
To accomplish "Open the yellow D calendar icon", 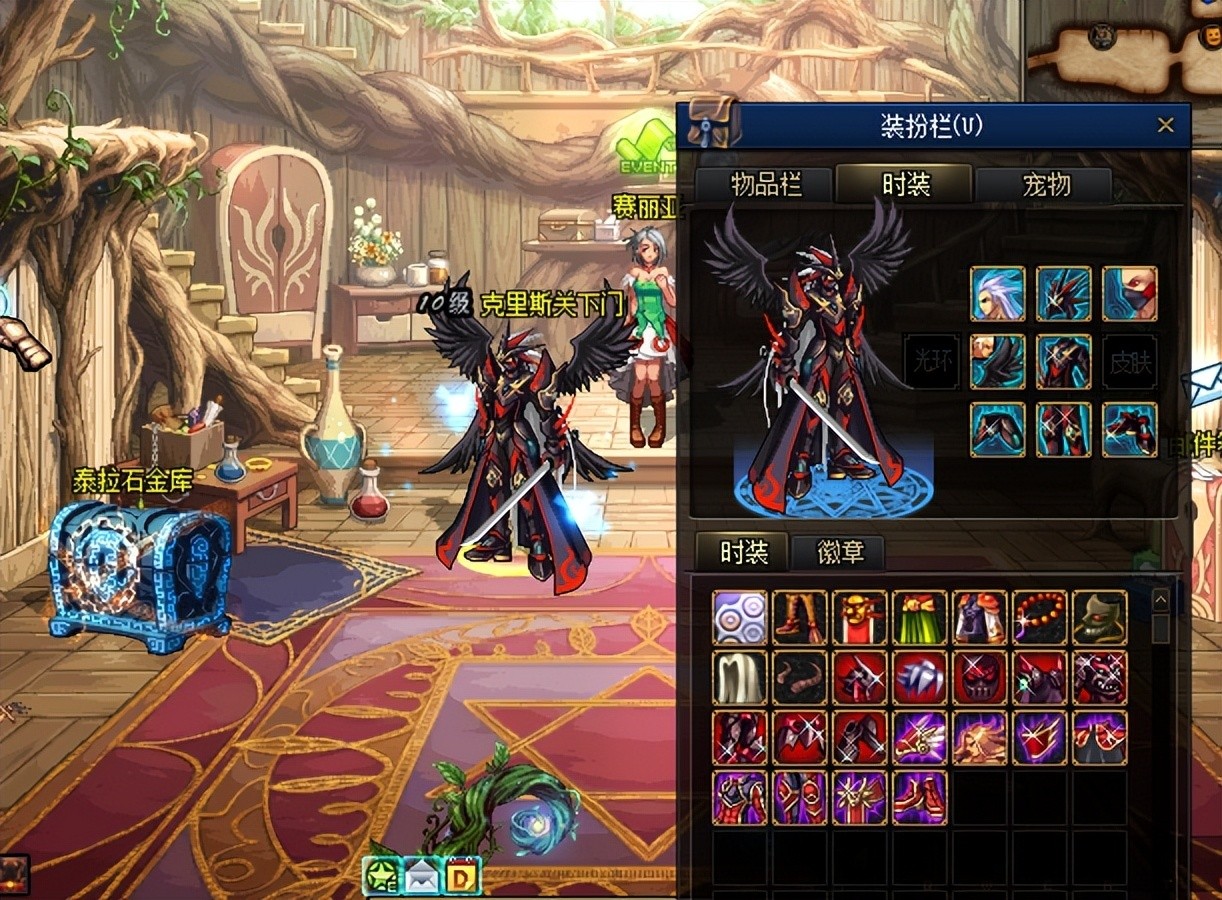I will 462,877.
